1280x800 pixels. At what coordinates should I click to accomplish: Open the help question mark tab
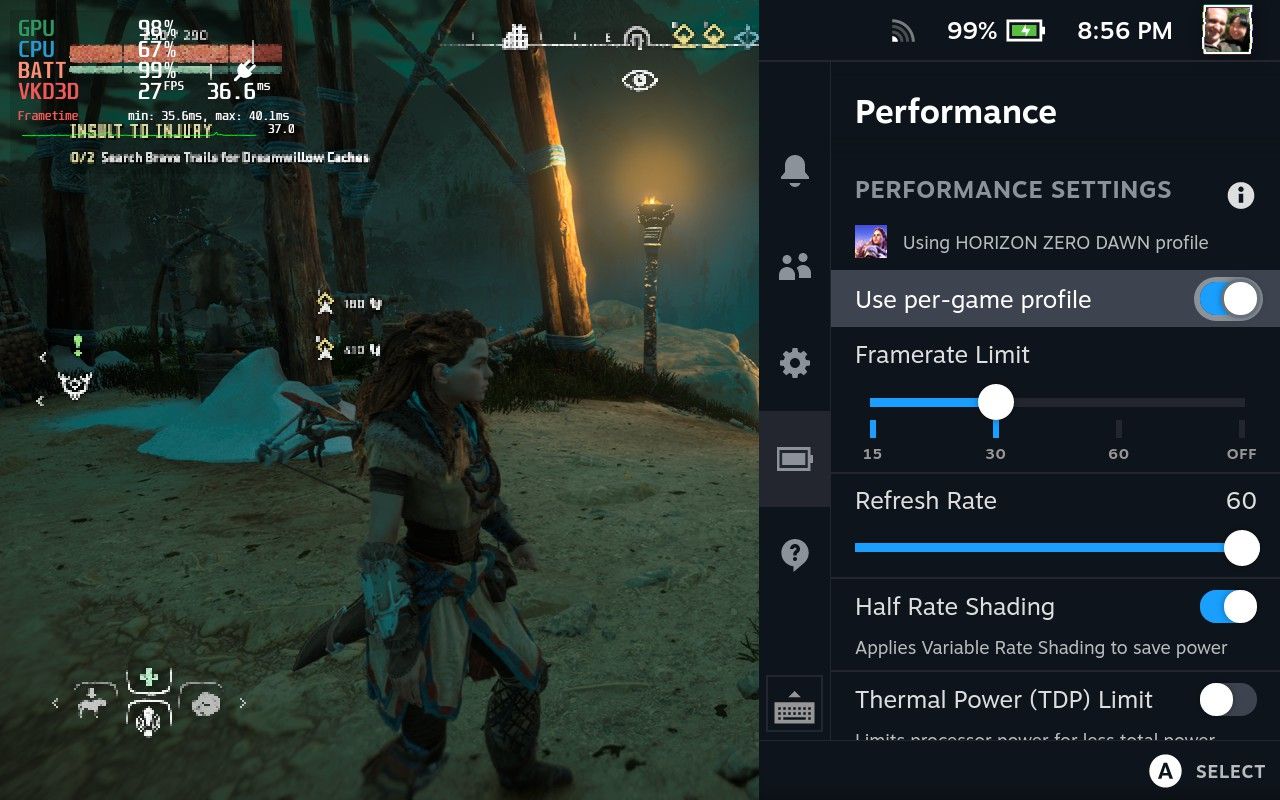795,554
